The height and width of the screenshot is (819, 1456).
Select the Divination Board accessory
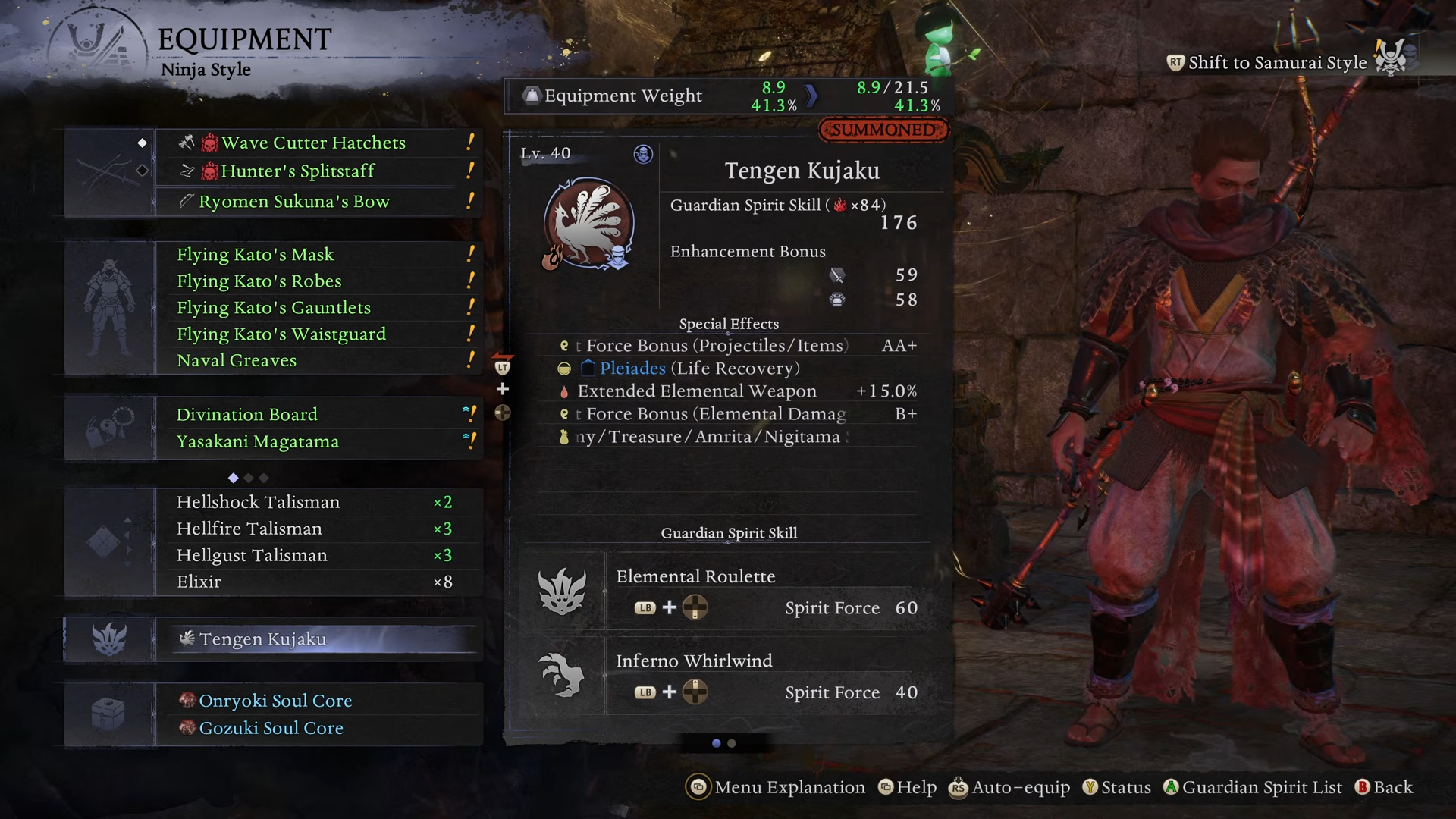(x=247, y=415)
